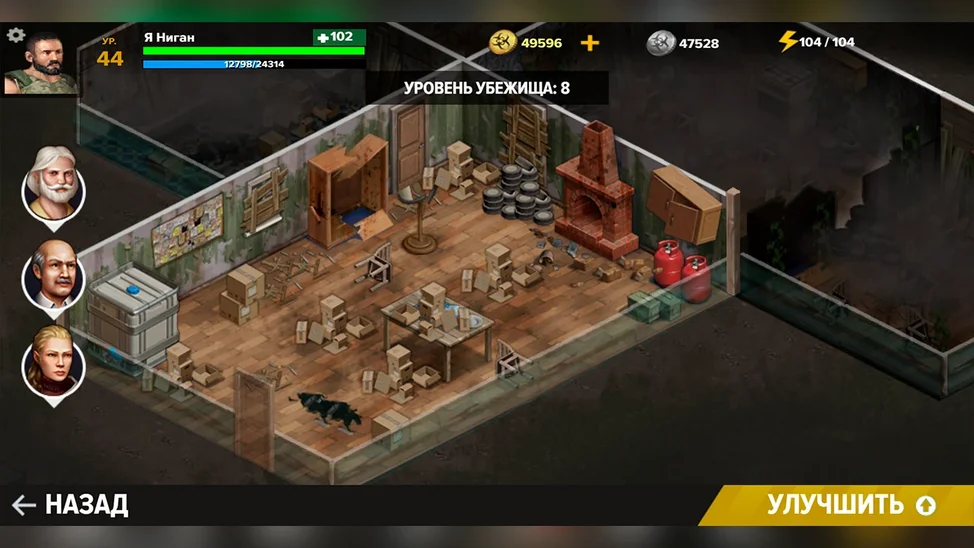Screen dimensions: 974x548
Task: Upgrade the shelter with УЛУЧШИТЬ
Action: 850,505
